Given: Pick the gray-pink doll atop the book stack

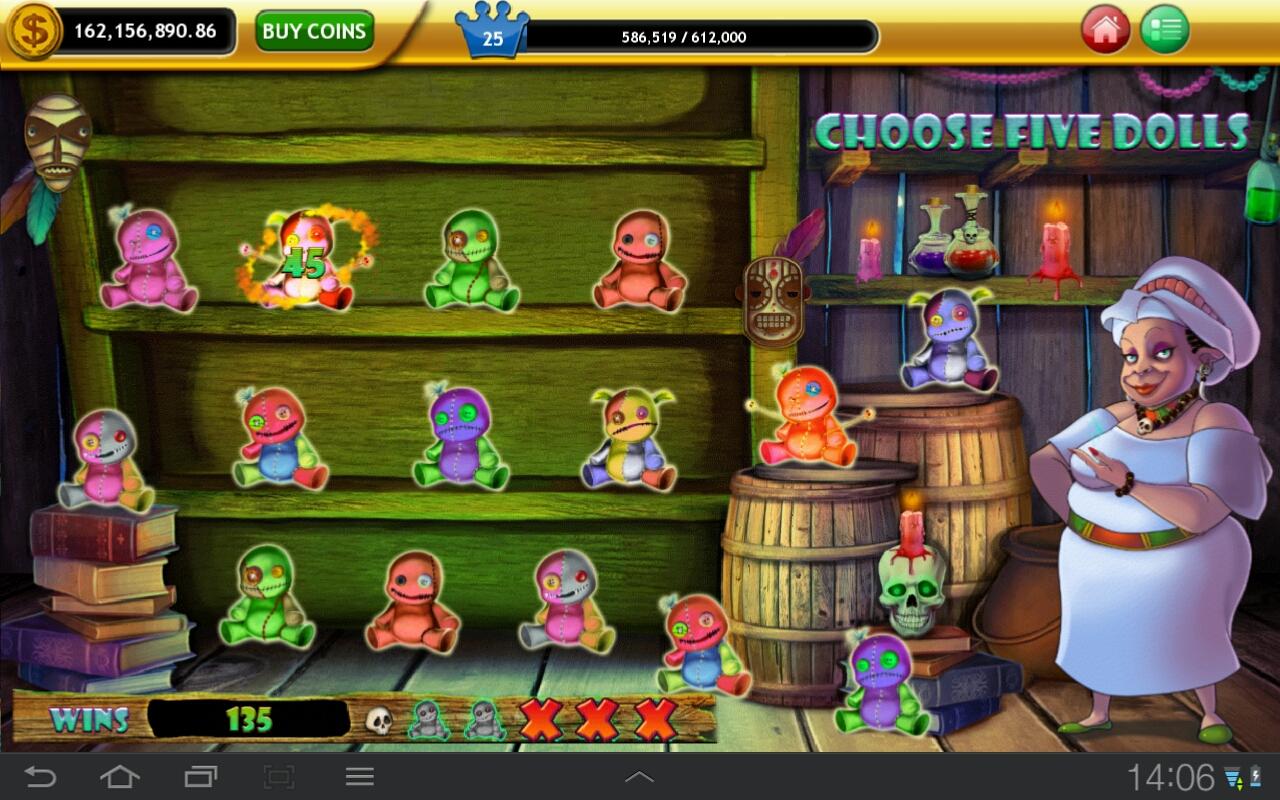Looking at the screenshot, I should coord(105,459).
